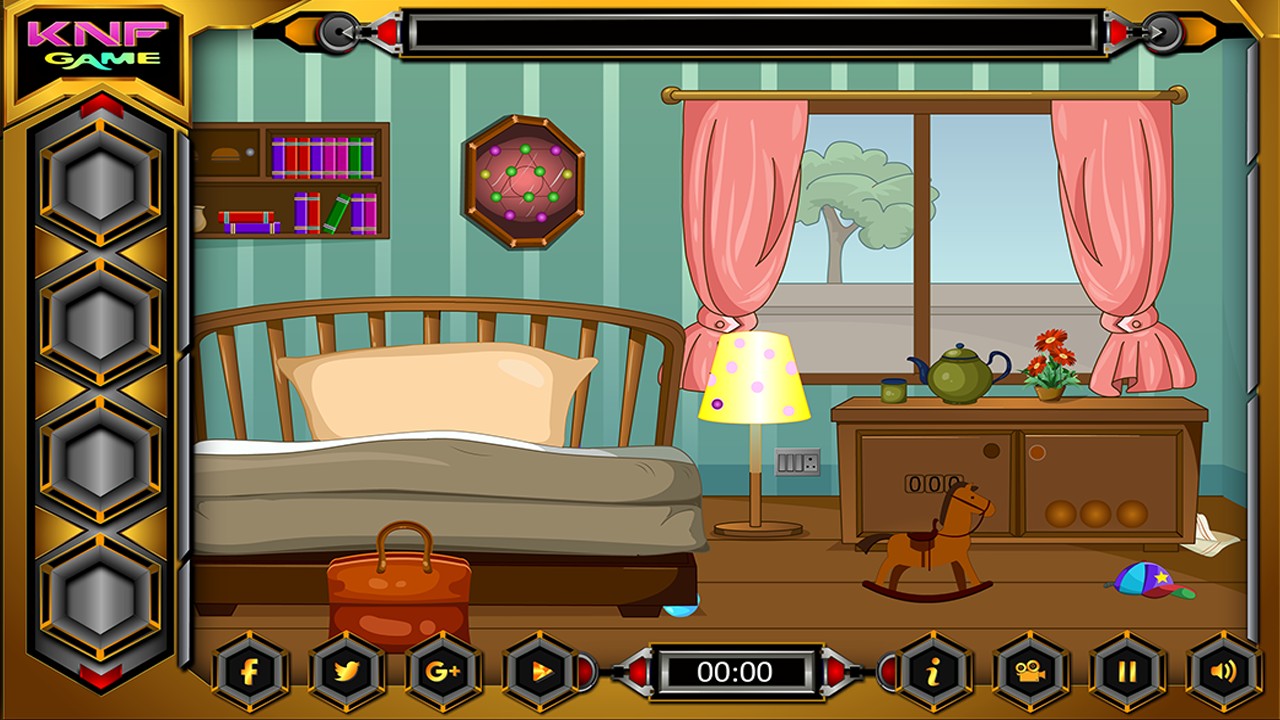Screen dimensions: 1280x720
Task: Click the Twitter bird icon
Action: coord(346,671)
